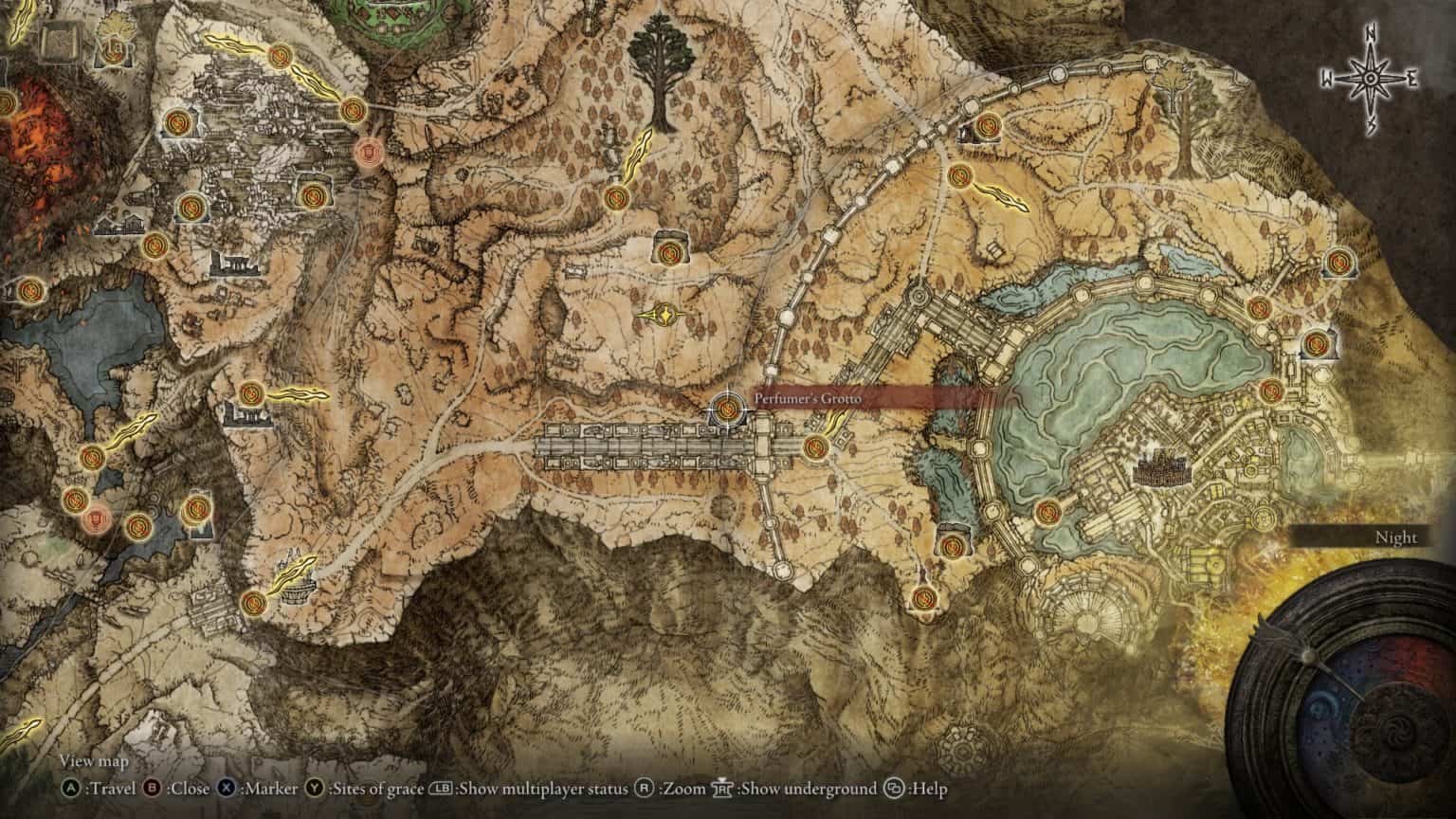This screenshot has height=819, width=1456.
Task: Select the Perfumer's Grotto site of grace icon
Action: (726, 409)
